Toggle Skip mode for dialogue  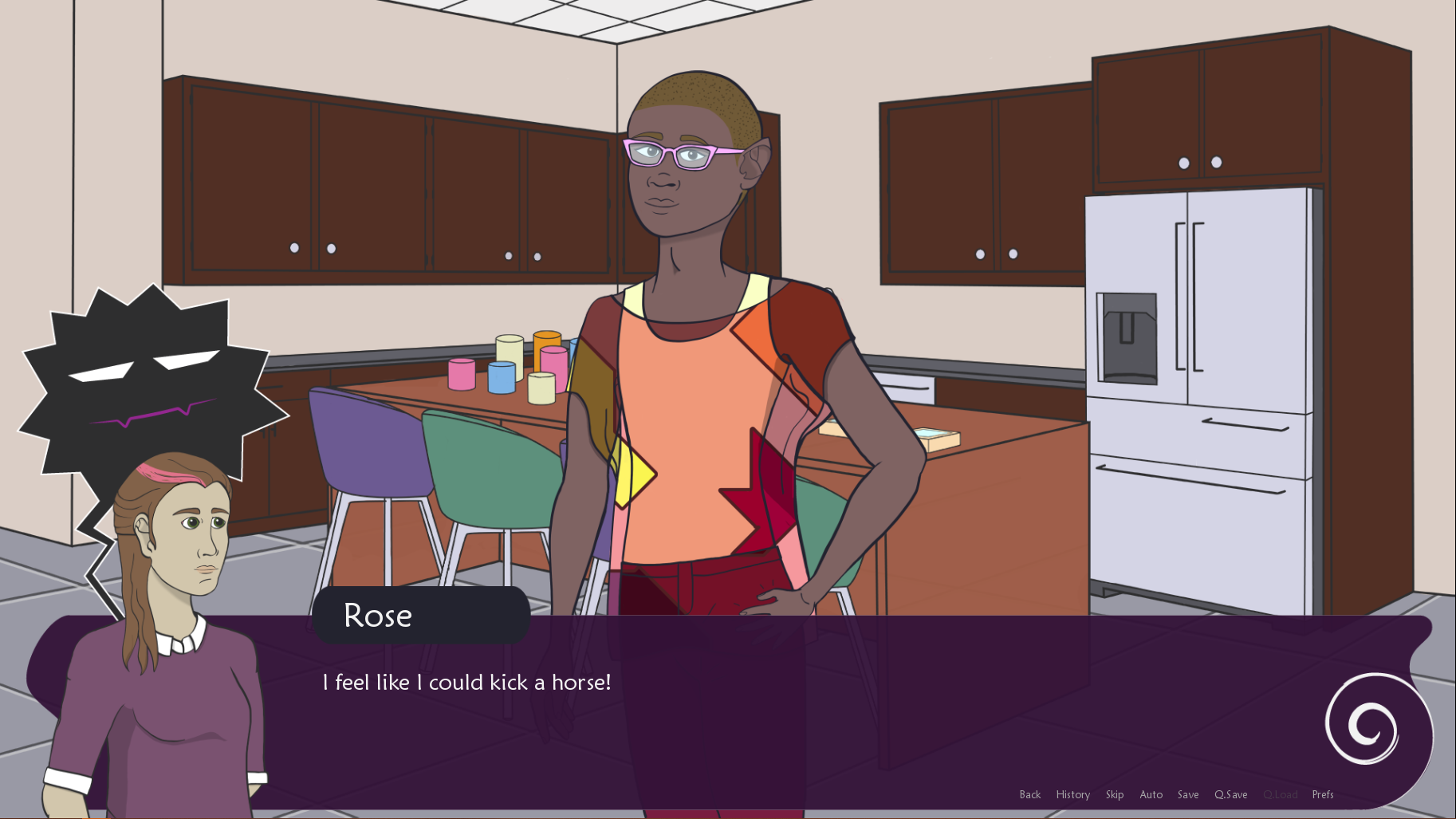[x=1114, y=794]
